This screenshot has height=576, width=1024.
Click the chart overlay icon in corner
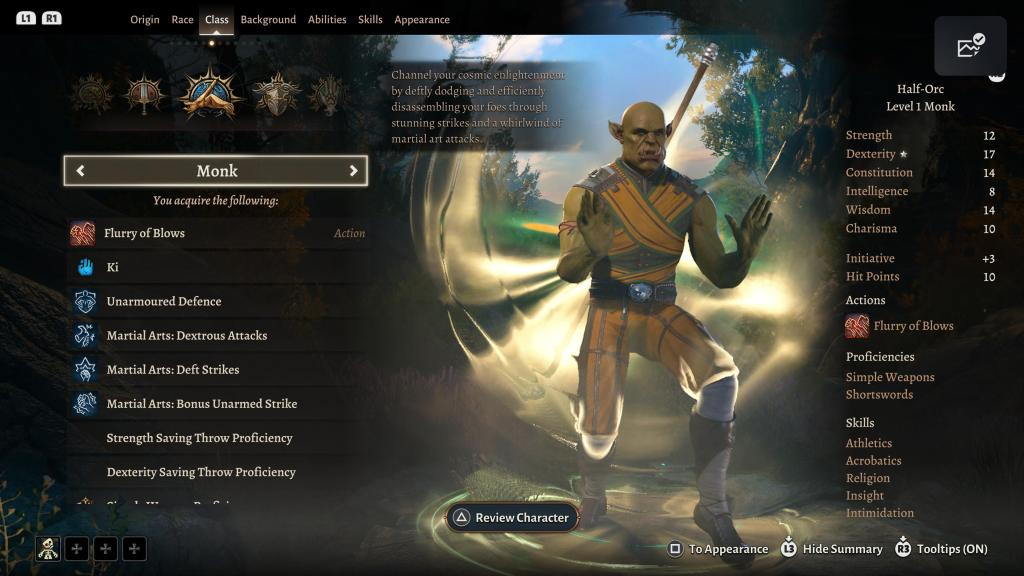pos(970,46)
